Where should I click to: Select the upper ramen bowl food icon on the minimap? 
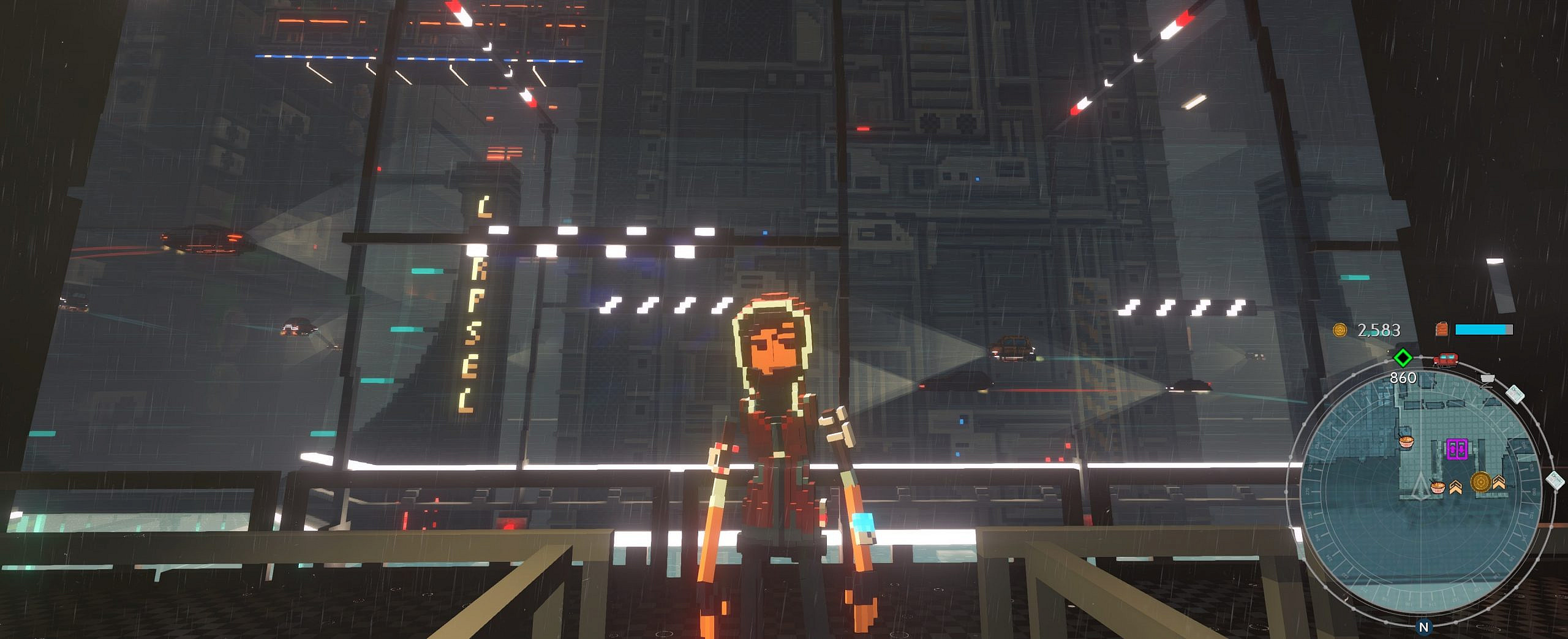coord(1406,440)
